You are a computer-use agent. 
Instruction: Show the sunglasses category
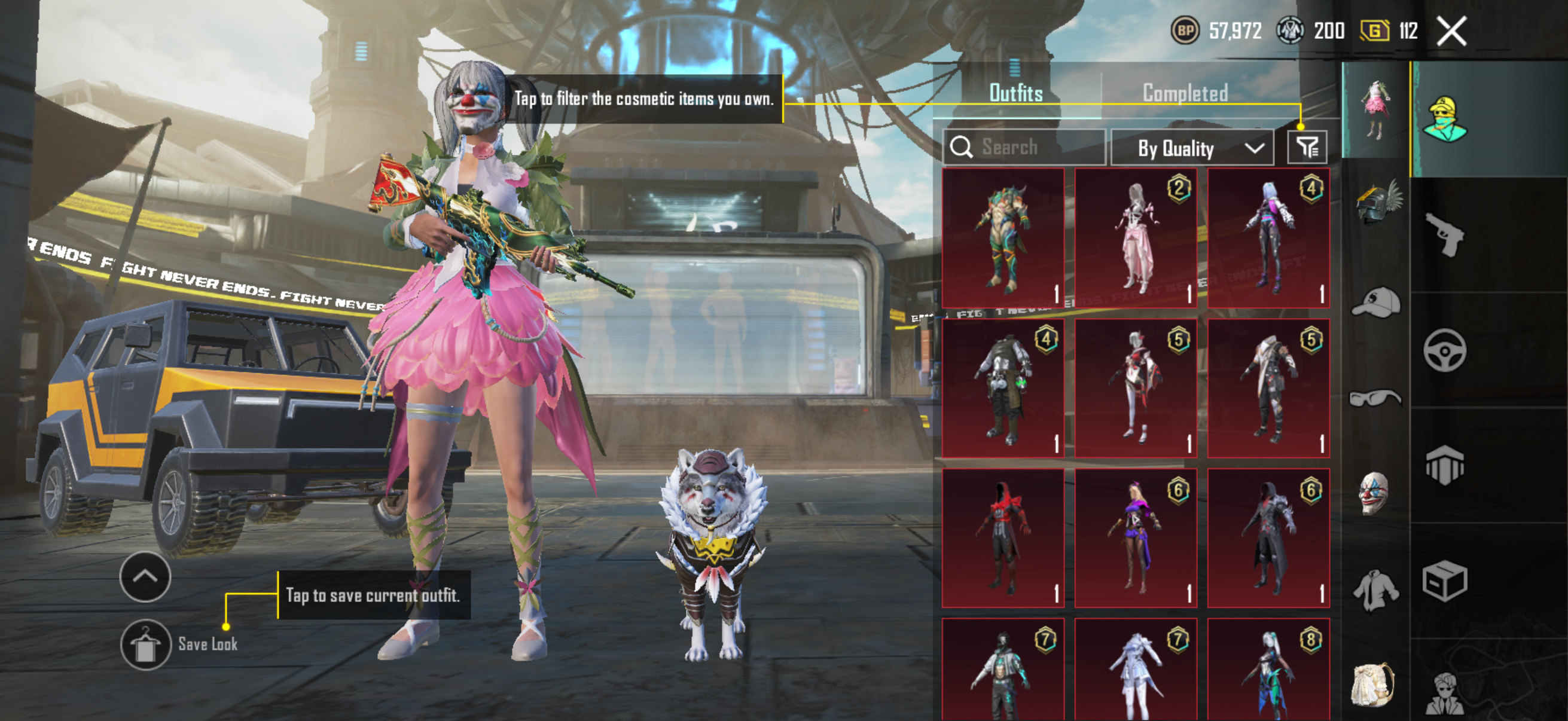(1375, 399)
